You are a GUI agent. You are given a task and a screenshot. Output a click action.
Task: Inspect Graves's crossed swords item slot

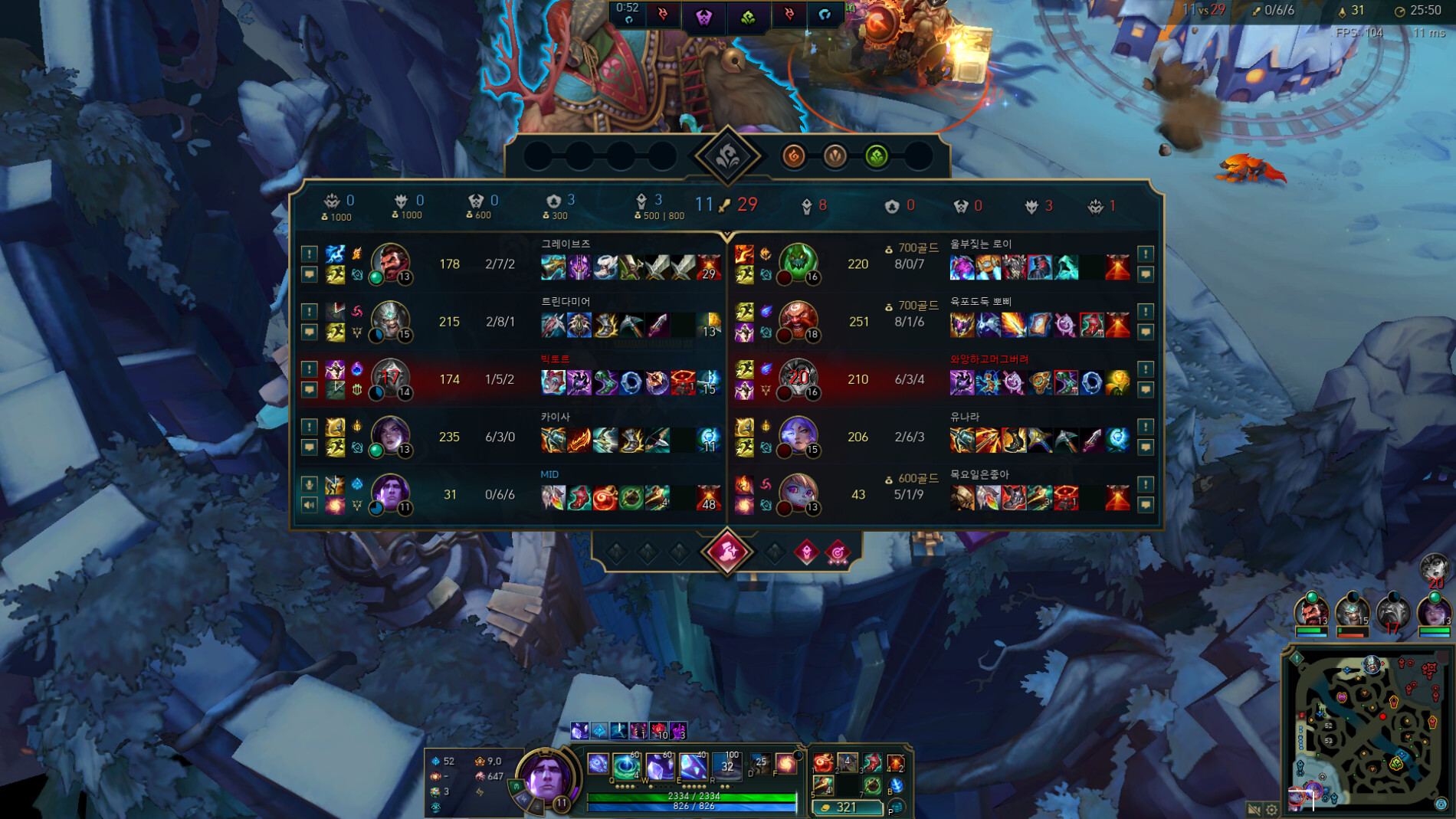coord(657,267)
